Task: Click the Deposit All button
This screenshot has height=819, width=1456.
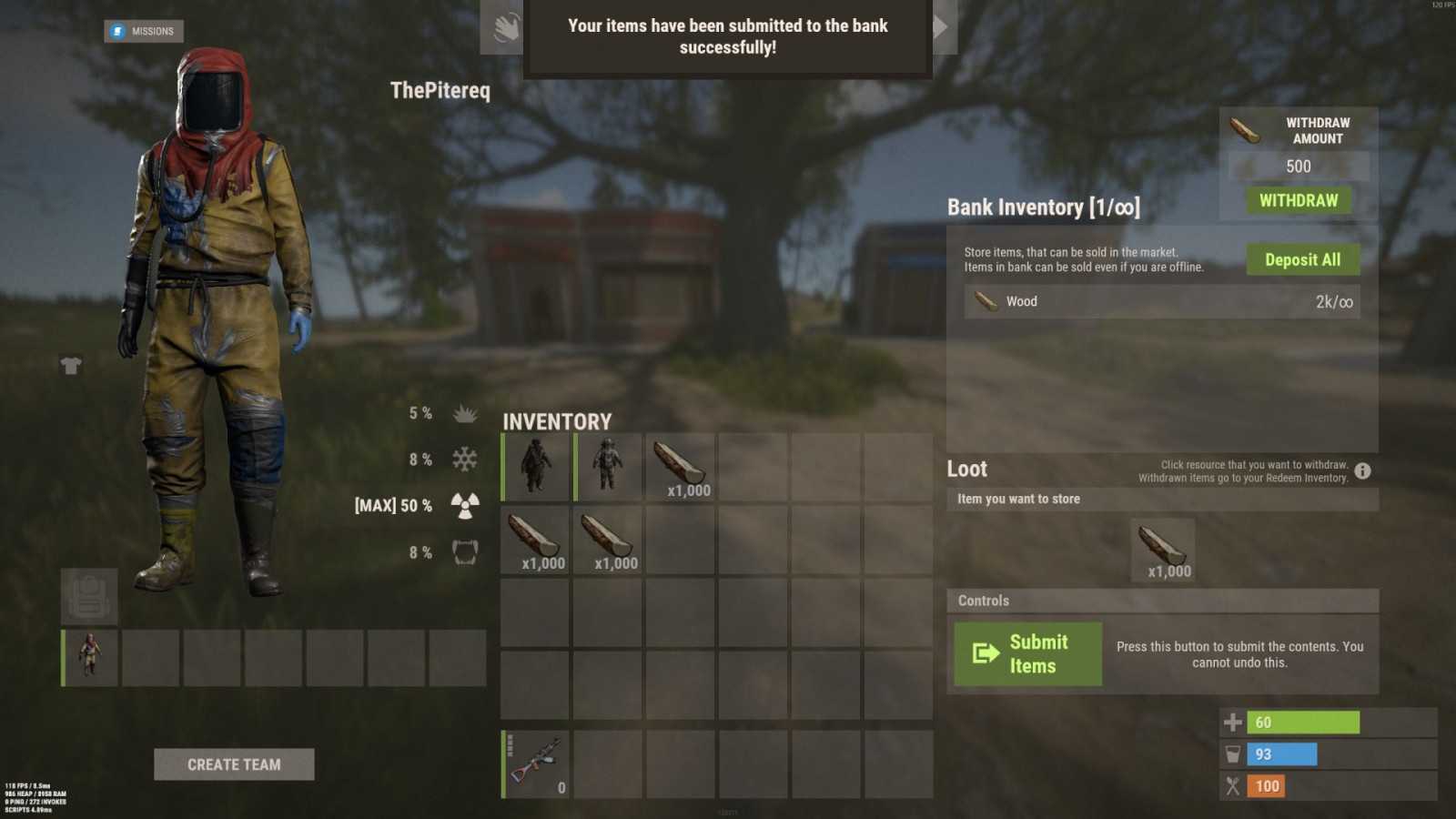Action: pos(1303,259)
